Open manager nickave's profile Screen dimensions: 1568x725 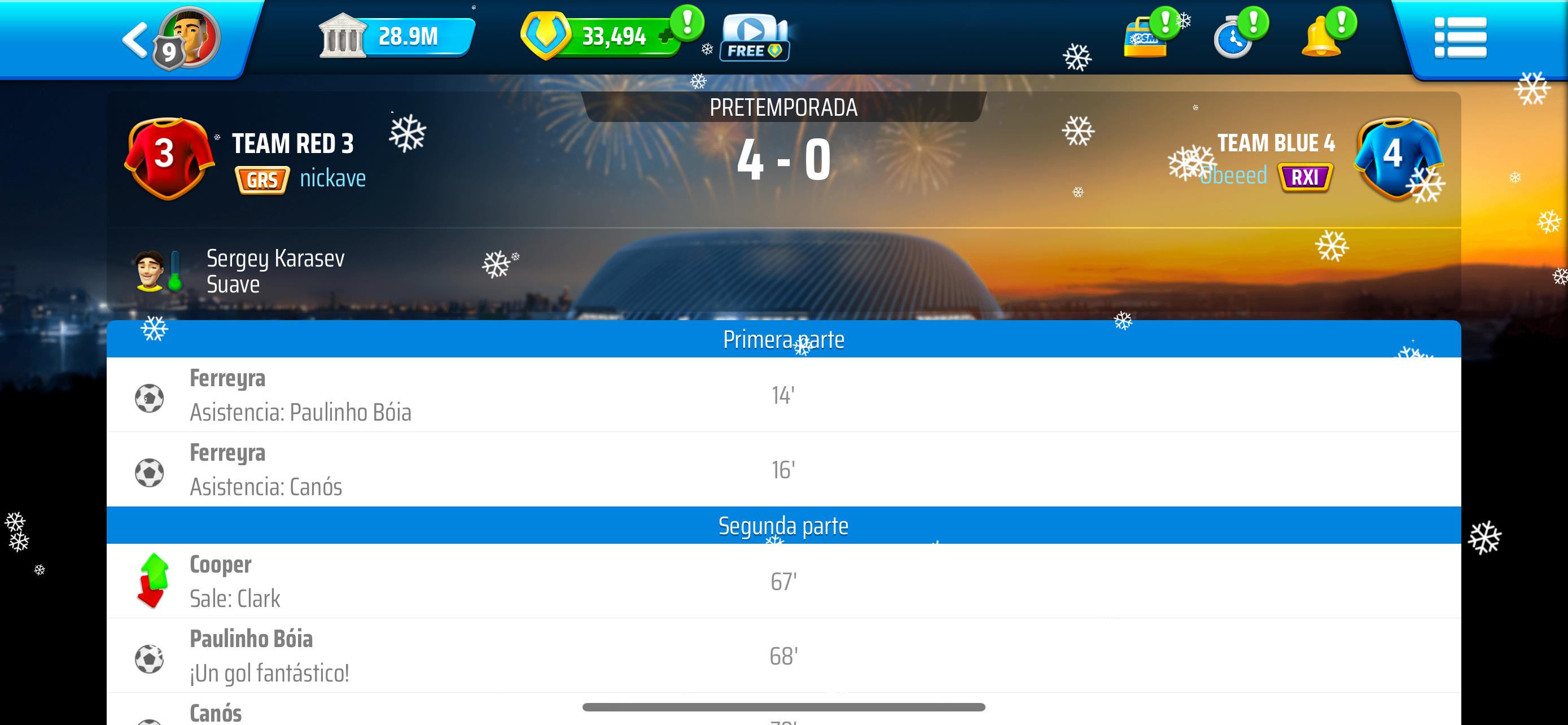click(332, 178)
